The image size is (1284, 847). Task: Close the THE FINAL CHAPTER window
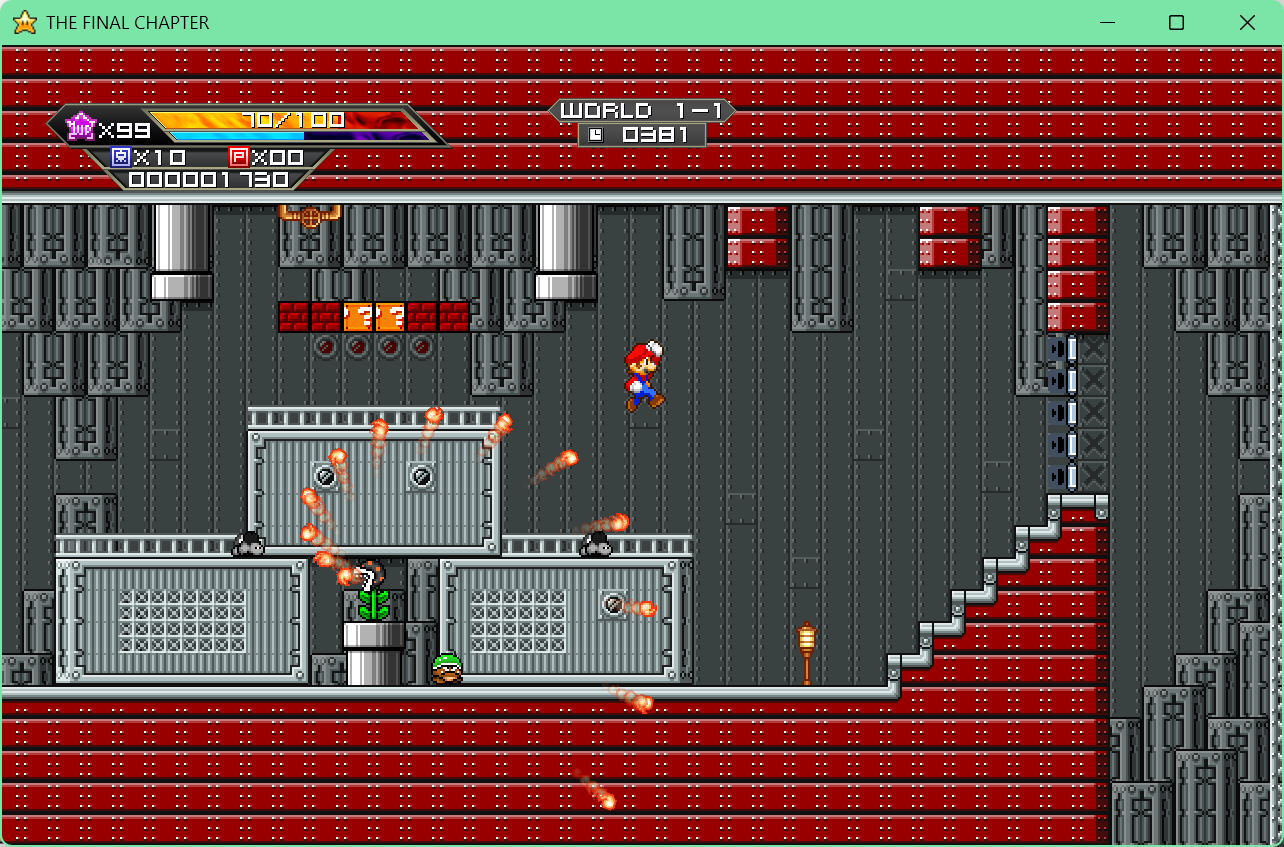1247,23
